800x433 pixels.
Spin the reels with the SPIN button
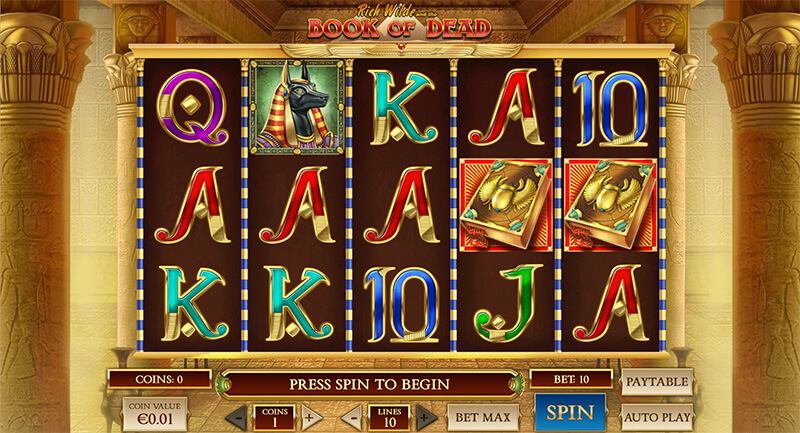pos(571,412)
